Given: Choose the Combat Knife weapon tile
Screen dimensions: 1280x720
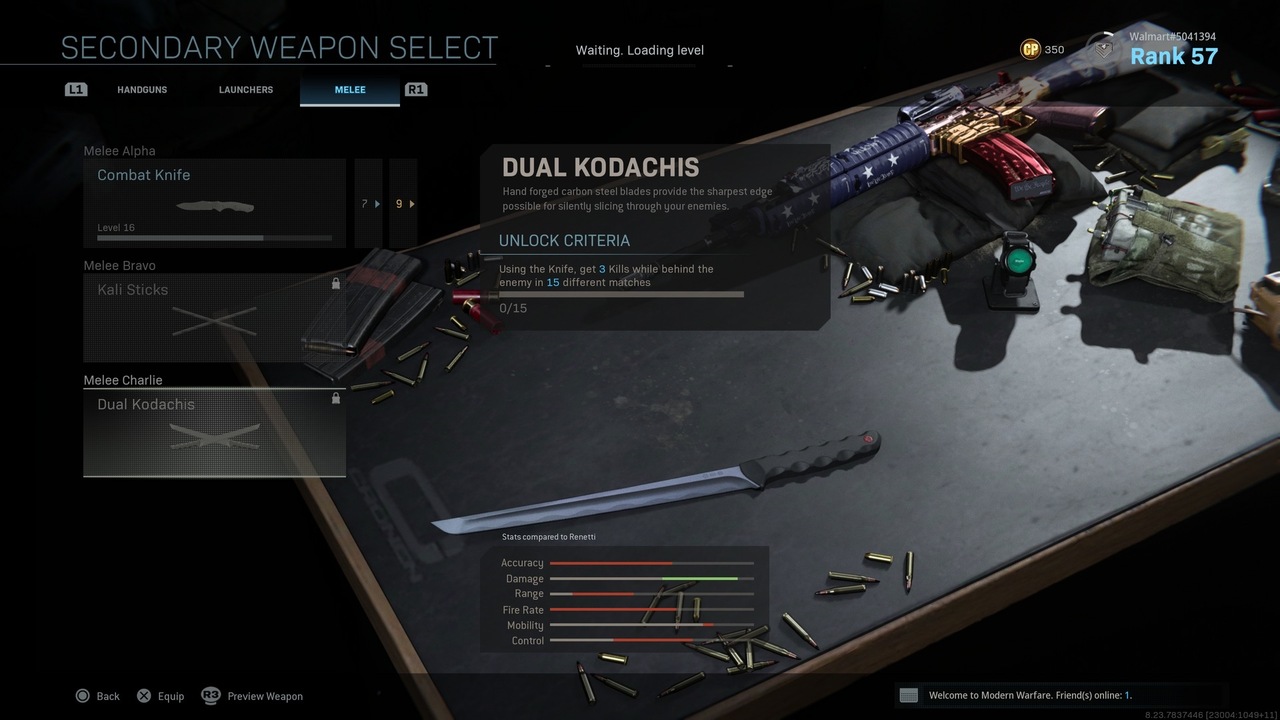Looking at the screenshot, I should [215, 203].
